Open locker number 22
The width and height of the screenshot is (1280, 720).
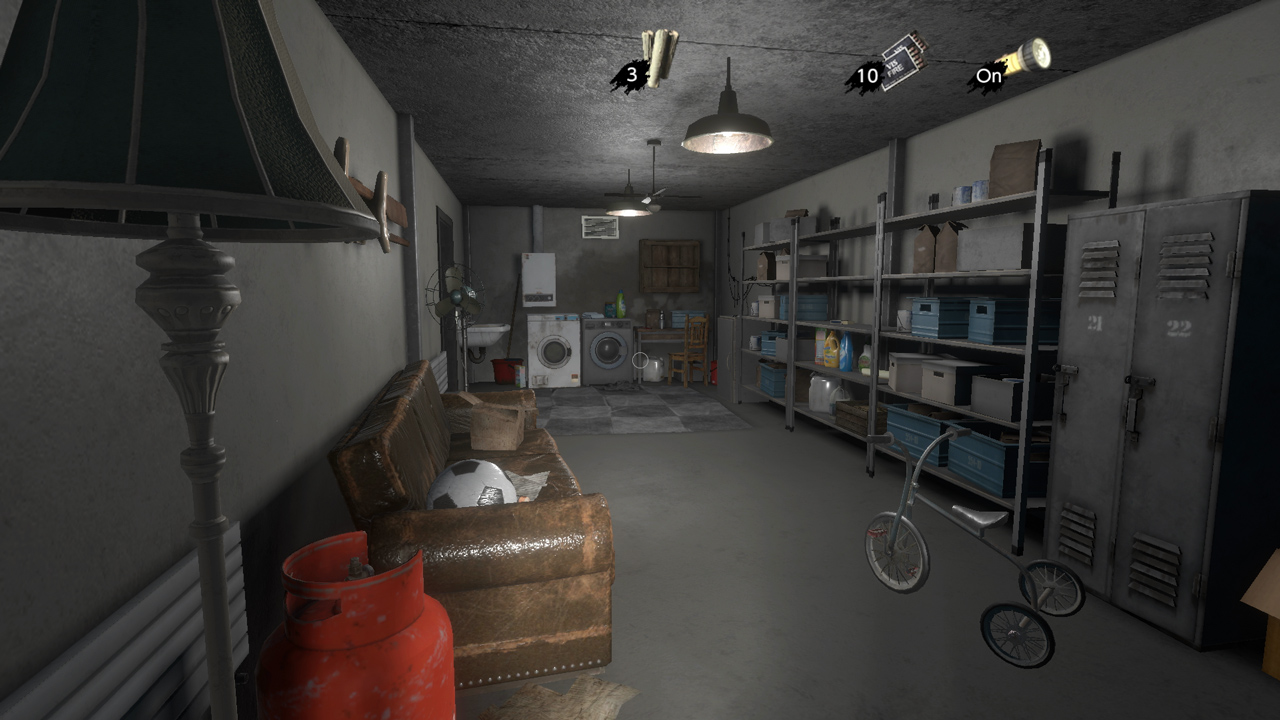[1180, 326]
